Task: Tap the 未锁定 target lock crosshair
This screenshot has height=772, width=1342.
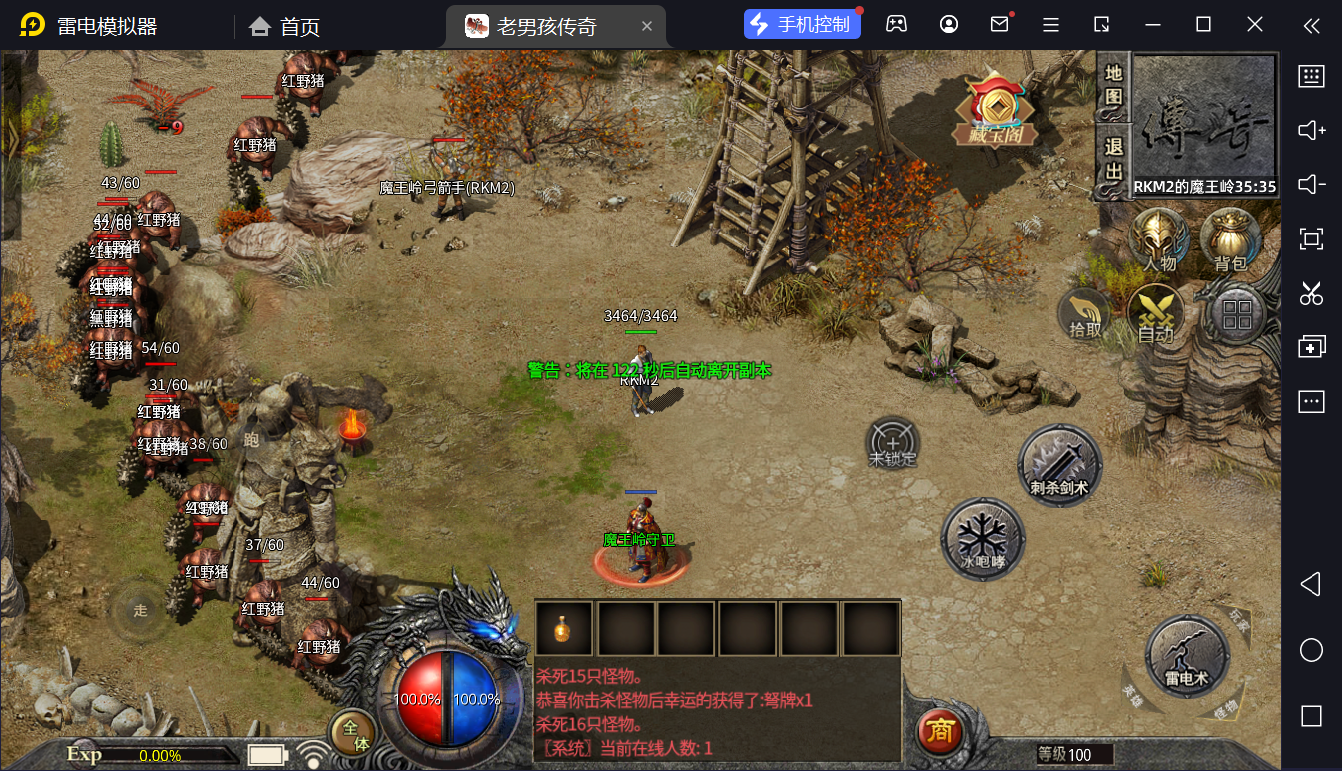Action: (892, 443)
